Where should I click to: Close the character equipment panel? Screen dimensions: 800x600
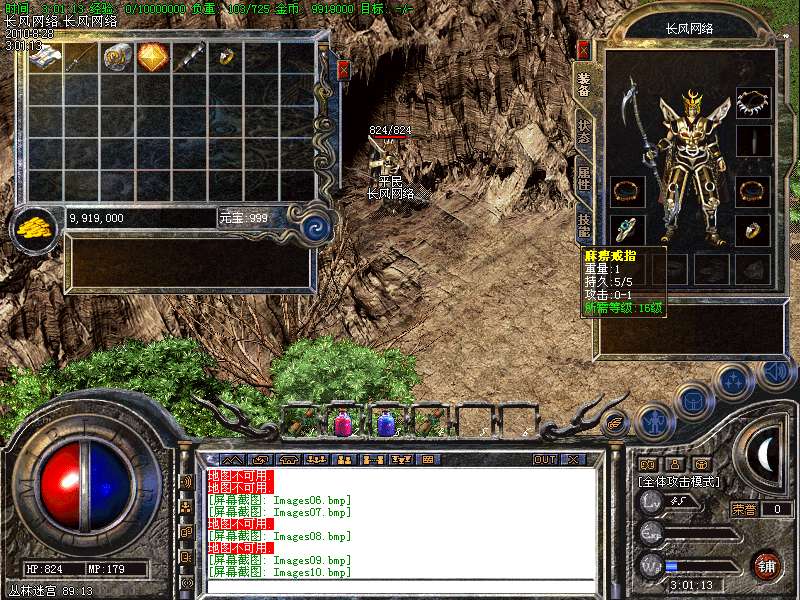[x=583, y=49]
